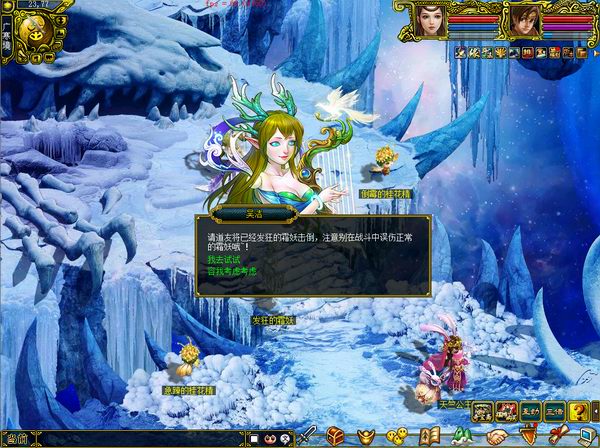The height and width of the screenshot is (448, 600).
Task: Choose the dialogue option 我去试试
Action: point(220,259)
